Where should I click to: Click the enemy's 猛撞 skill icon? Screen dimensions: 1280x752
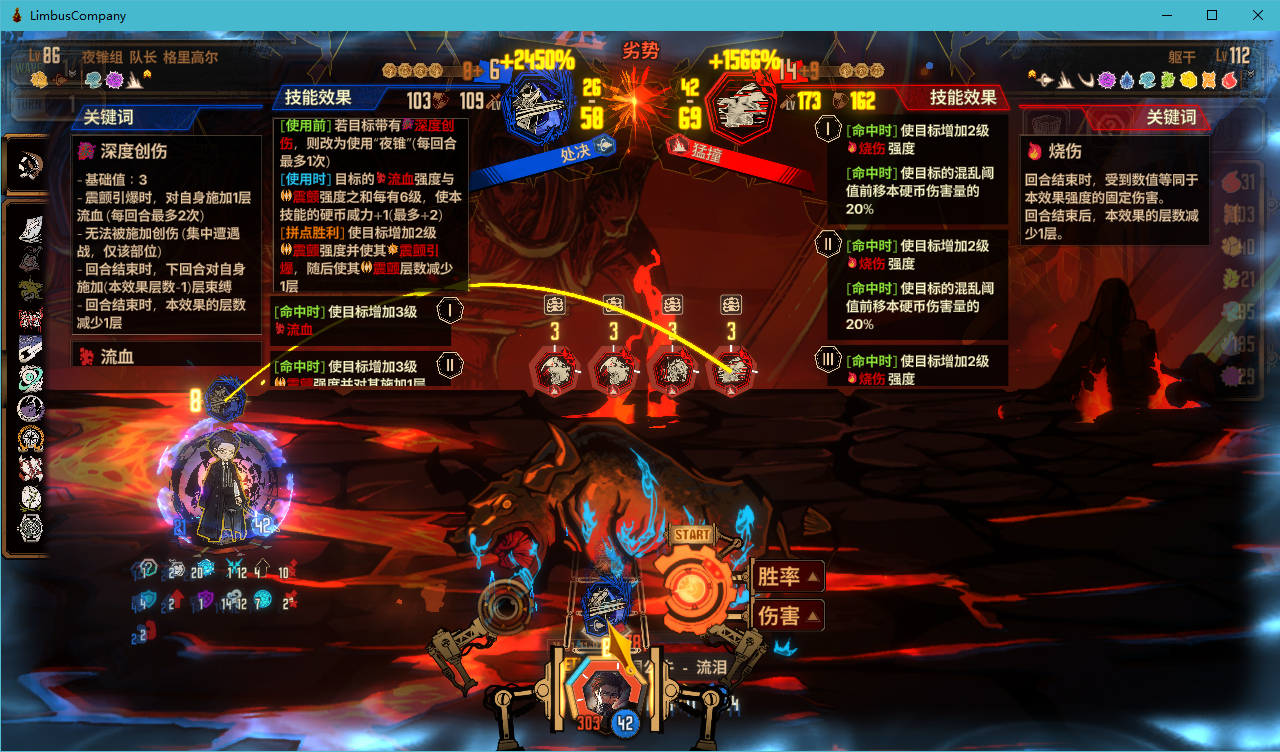pyautogui.click(x=742, y=105)
